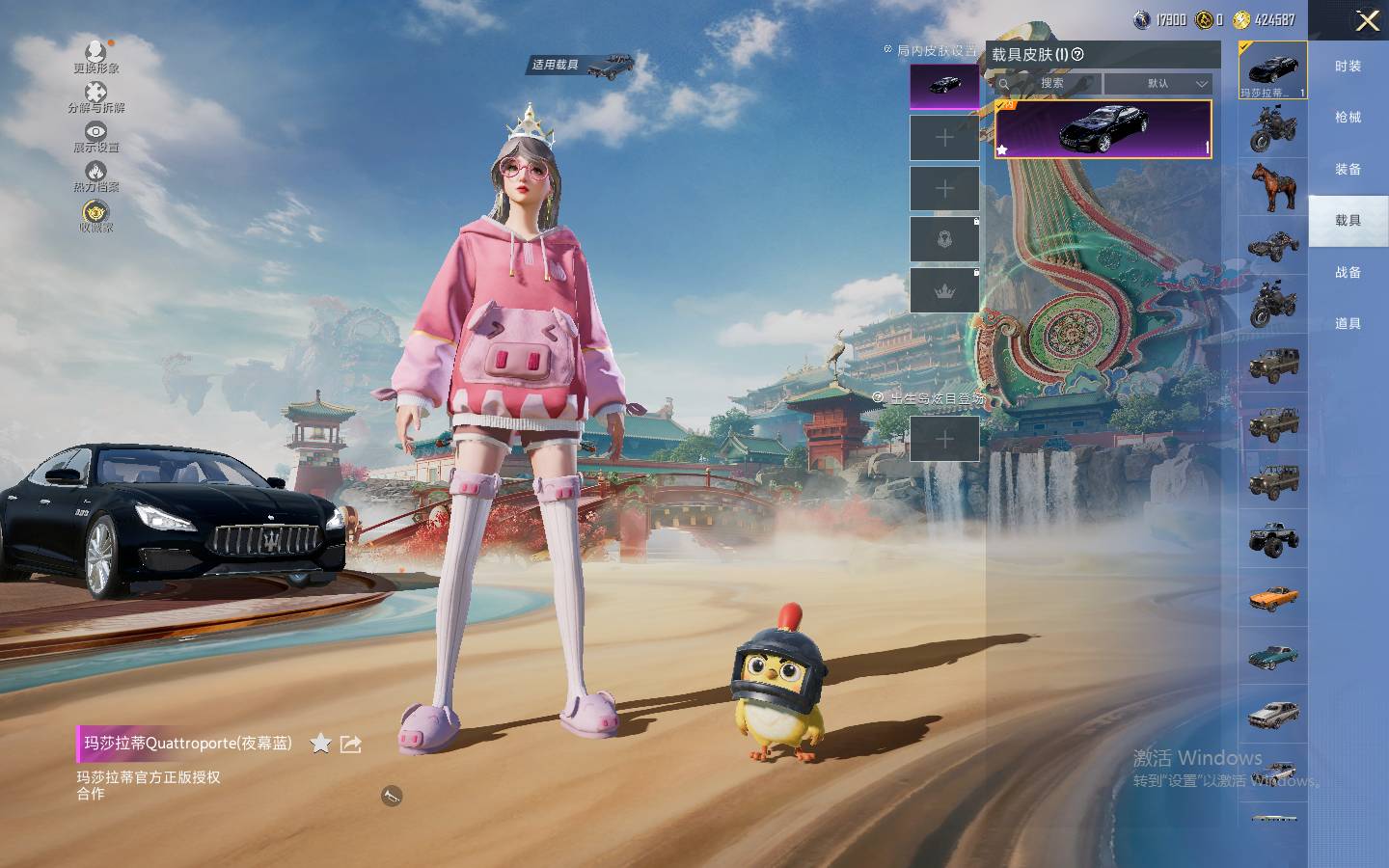Open the 热力档案 archive
The height and width of the screenshot is (868, 1389).
[95, 176]
